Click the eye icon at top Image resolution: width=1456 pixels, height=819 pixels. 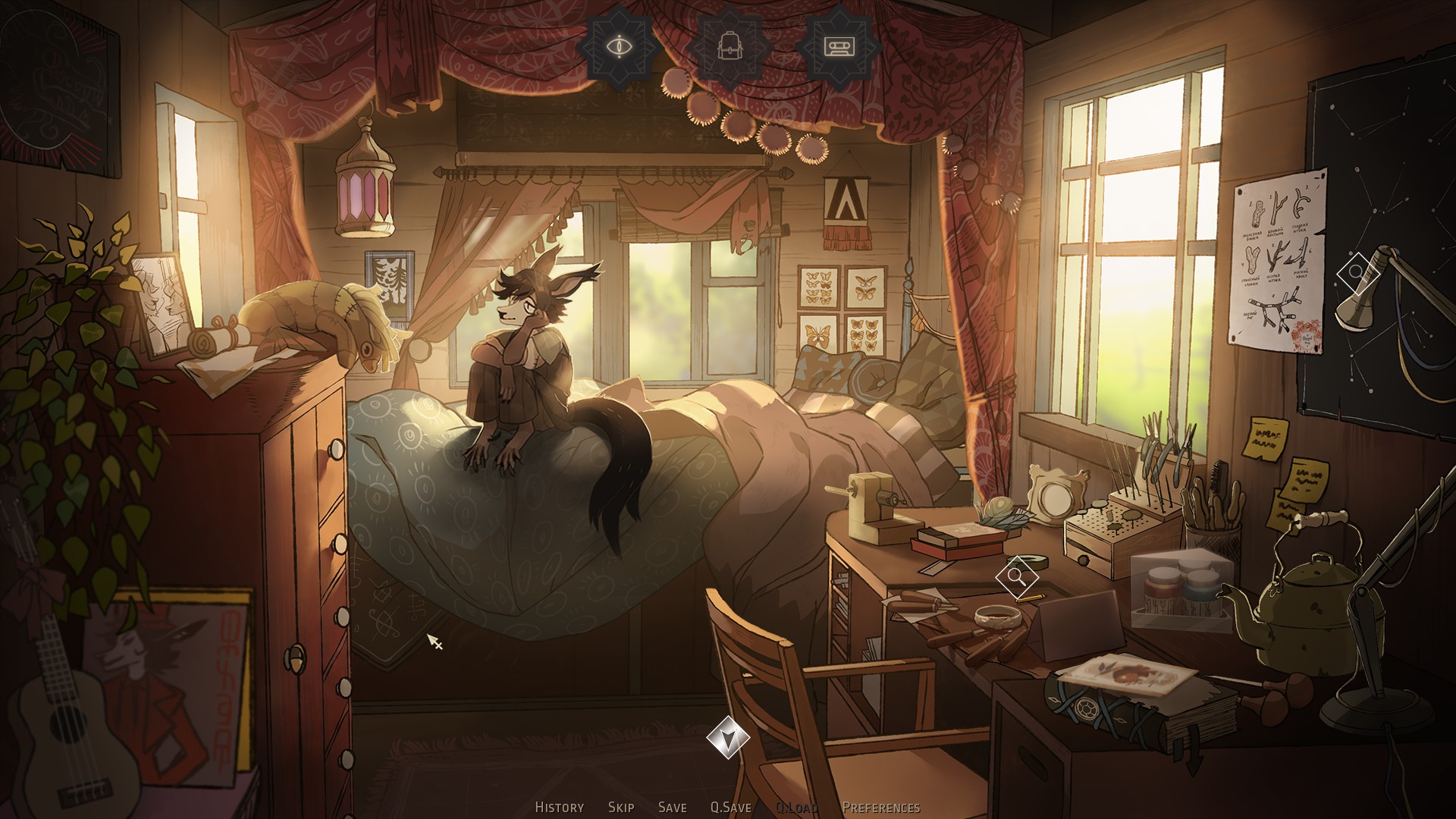pyautogui.click(x=620, y=47)
